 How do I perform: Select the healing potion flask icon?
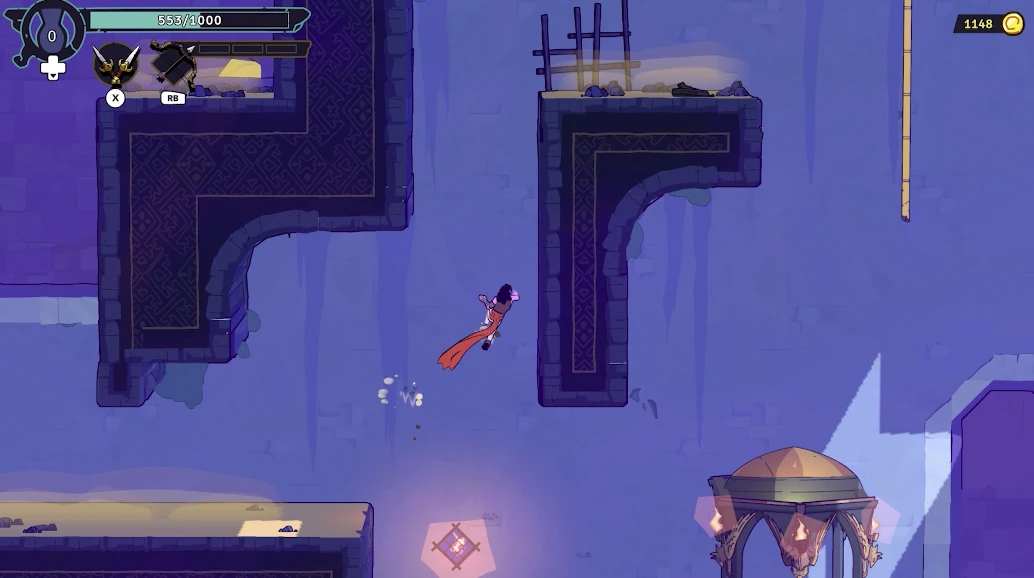(x=52, y=33)
